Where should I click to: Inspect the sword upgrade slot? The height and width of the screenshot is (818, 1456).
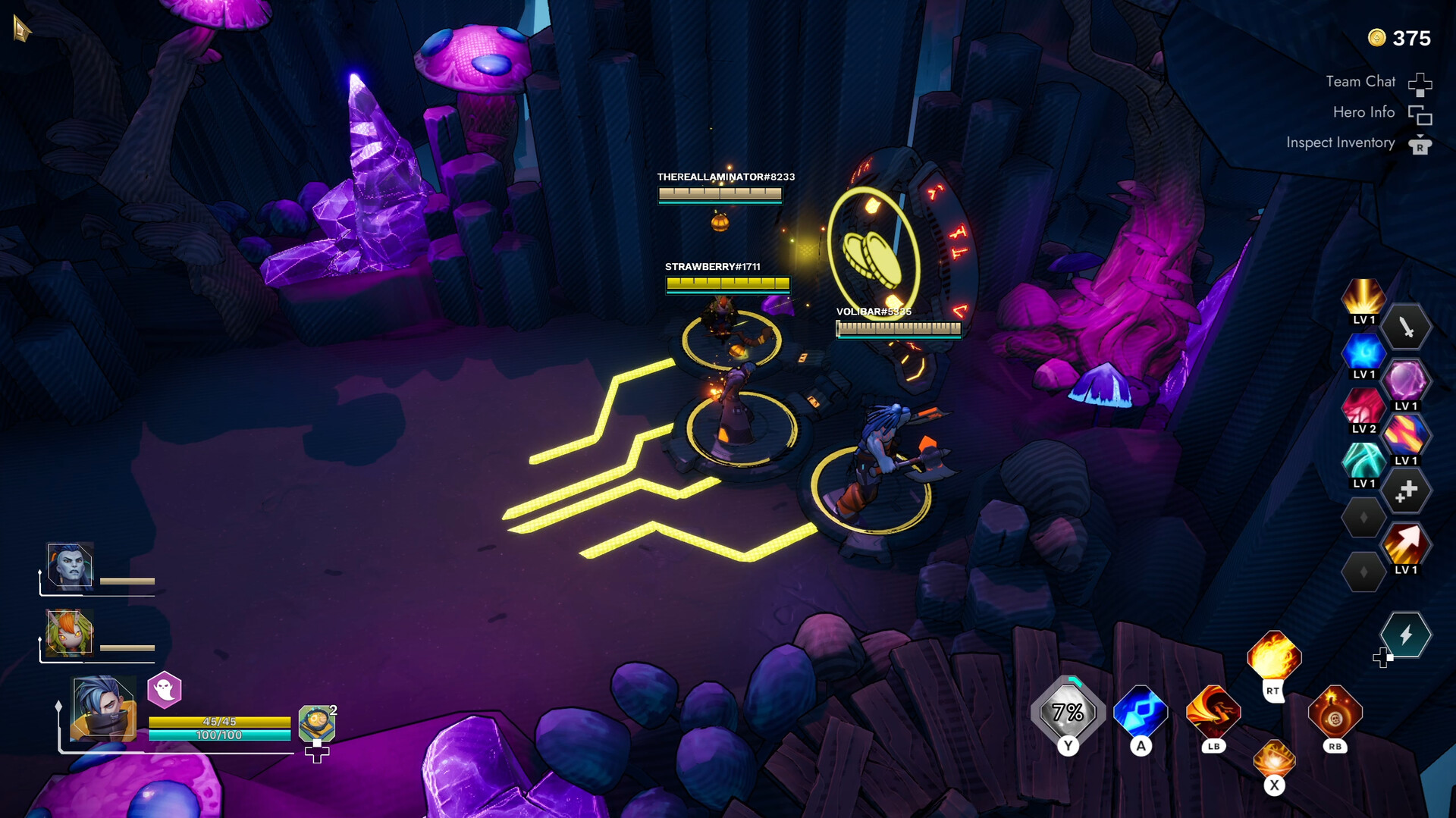1405,328
